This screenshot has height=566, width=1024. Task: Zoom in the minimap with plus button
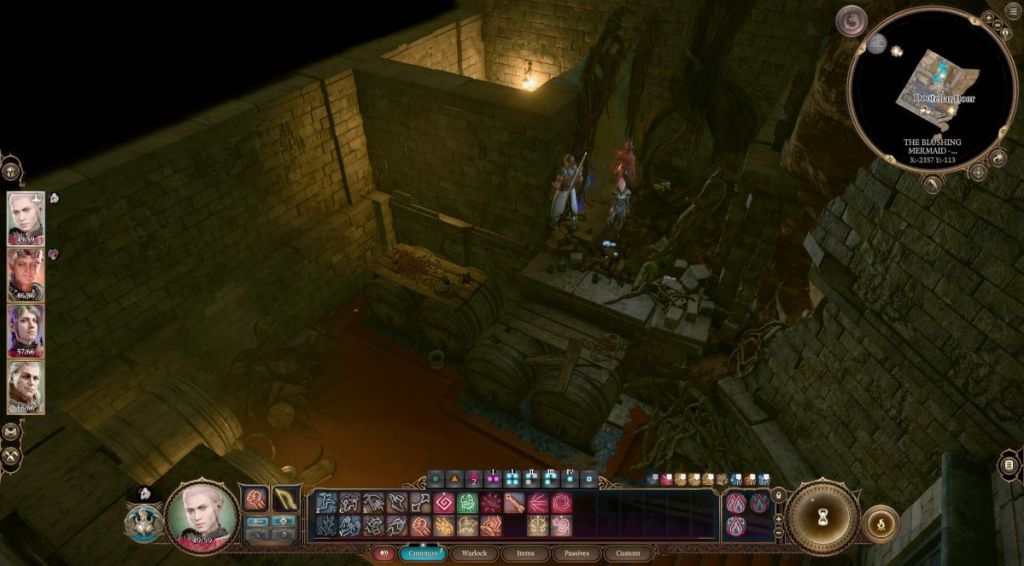(x=987, y=18)
